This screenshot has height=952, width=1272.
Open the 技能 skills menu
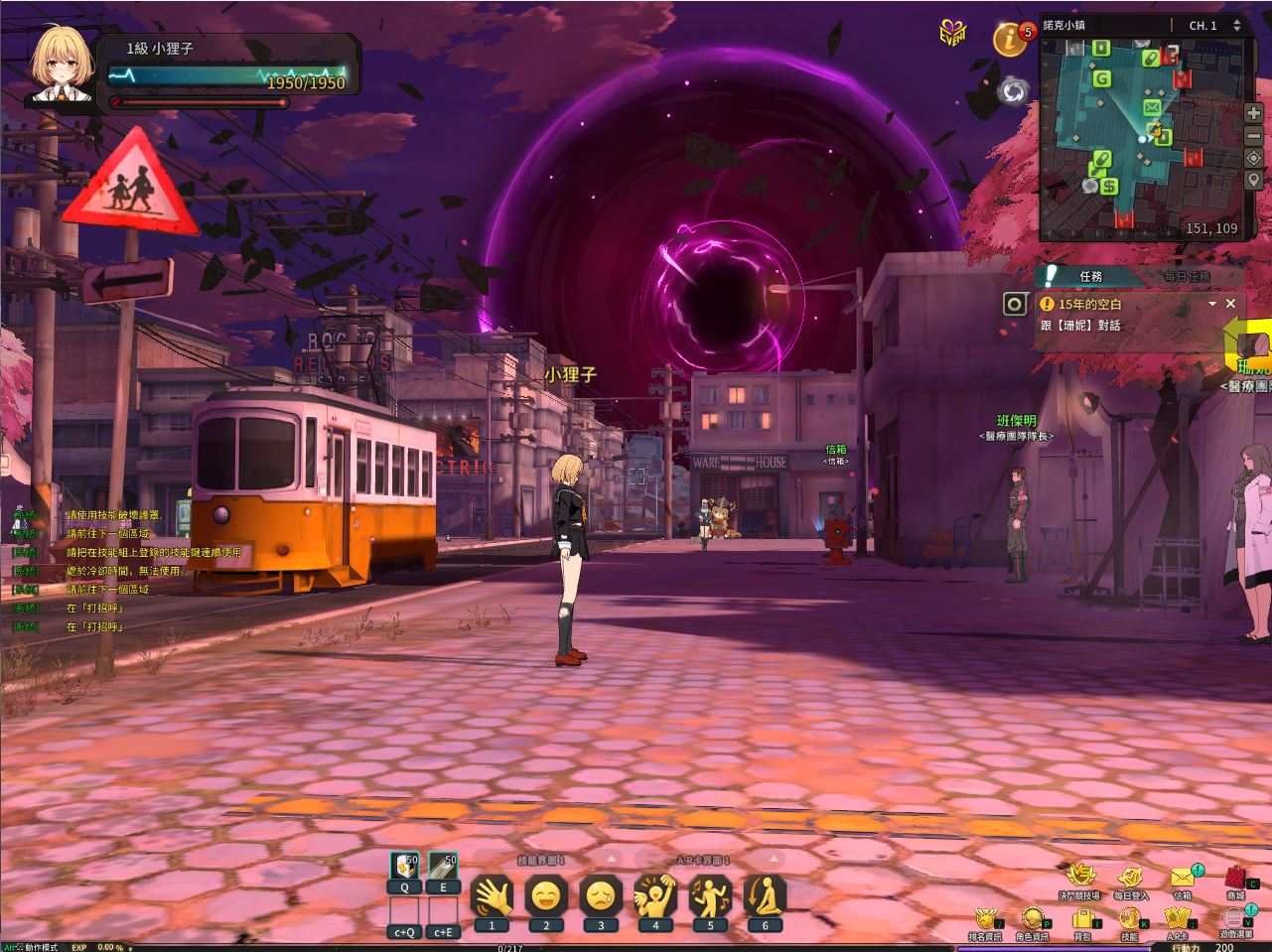coord(1130,920)
